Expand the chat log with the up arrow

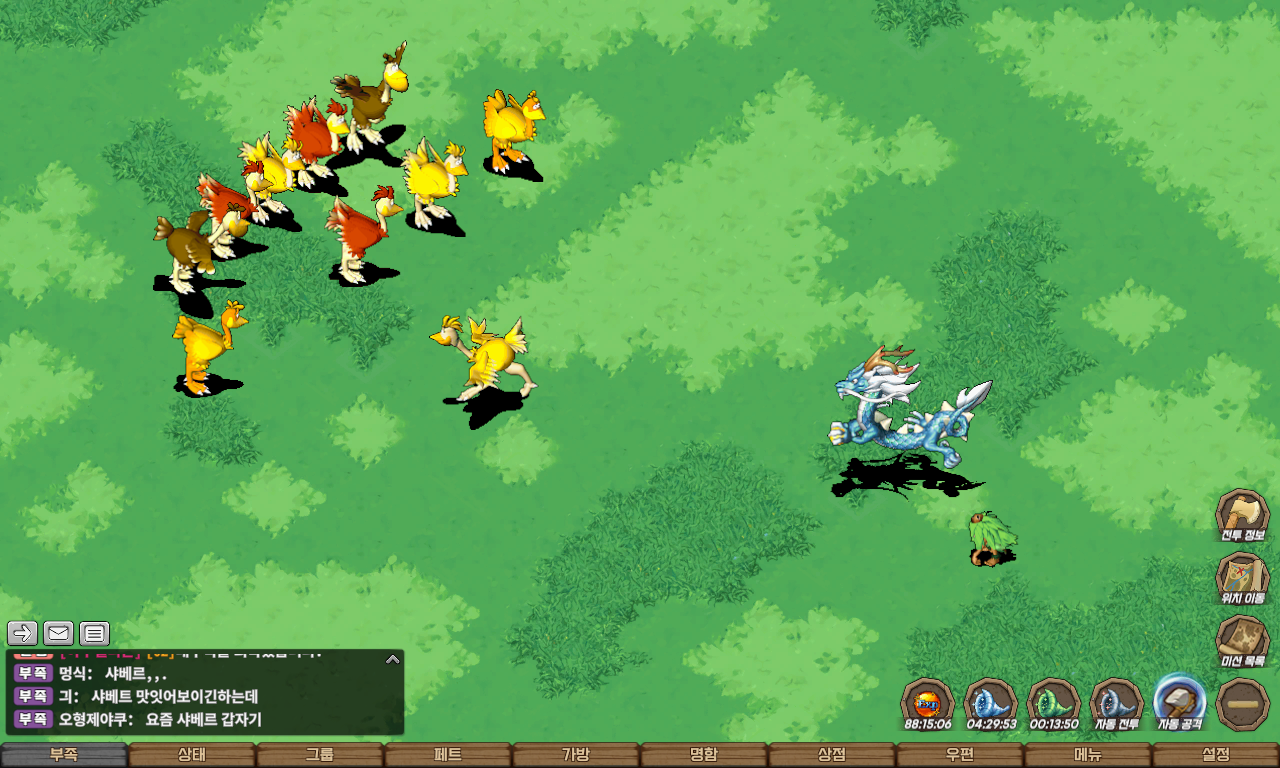[x=393, y=659]
